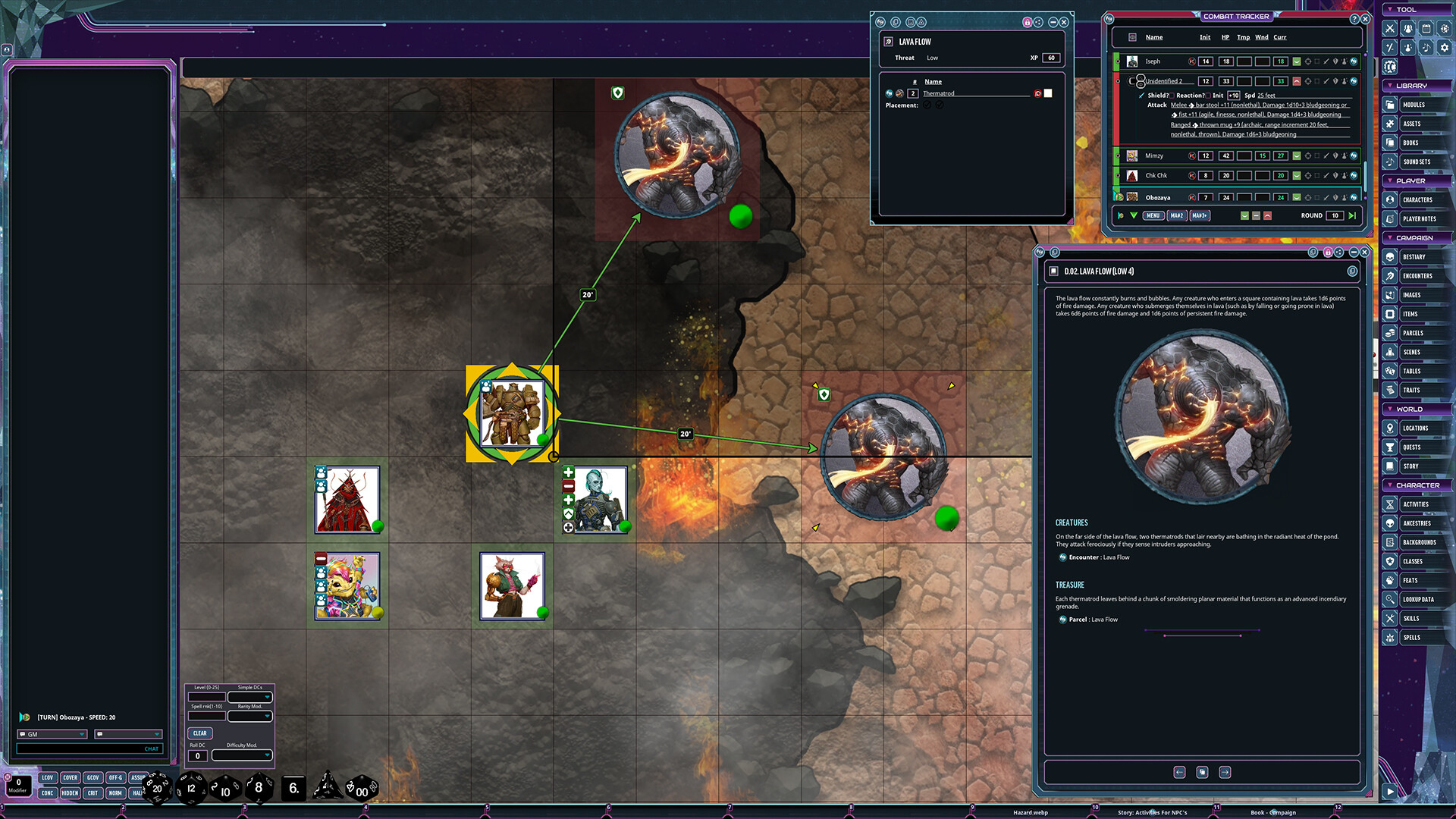This screenshot has width=1456, height=819.
Task: Open the Encounter: Lava Flow link
Action: [x=1099, y=557]
